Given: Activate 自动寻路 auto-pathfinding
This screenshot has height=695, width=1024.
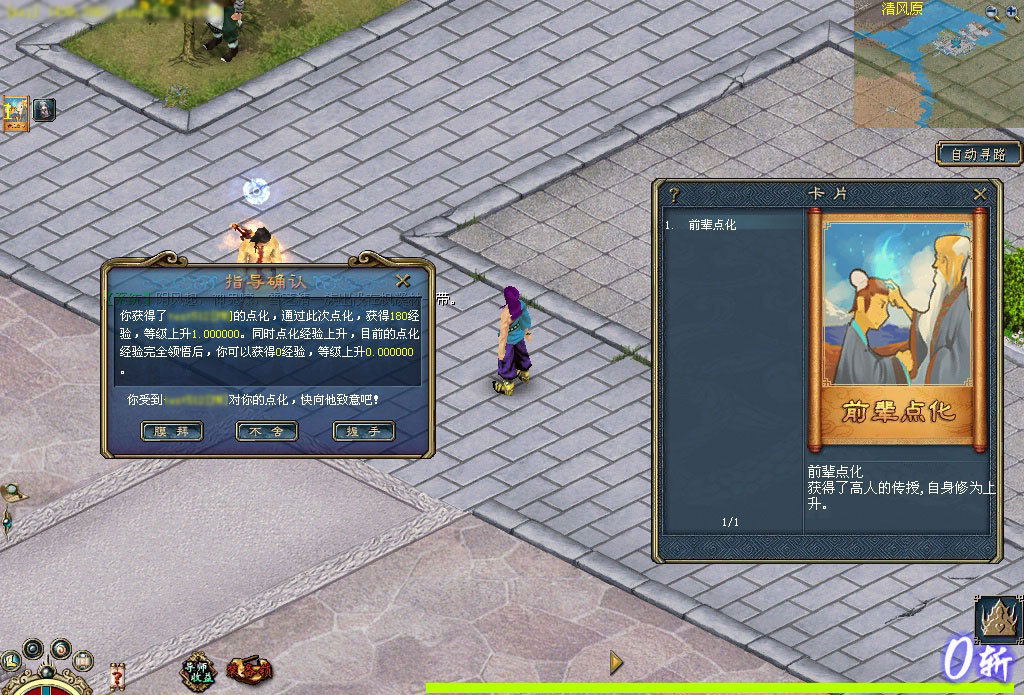Looking at the screenshot, I should pyautogui.click(x=979, y=154).
